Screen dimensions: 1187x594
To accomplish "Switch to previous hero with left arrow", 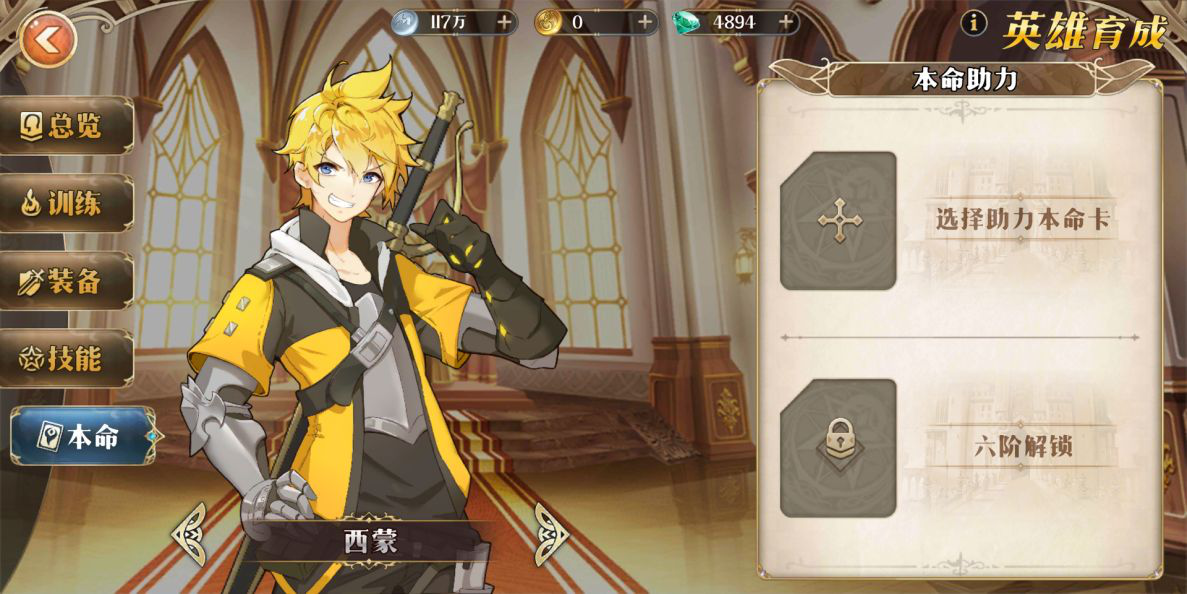I will [x=189, y=533].
